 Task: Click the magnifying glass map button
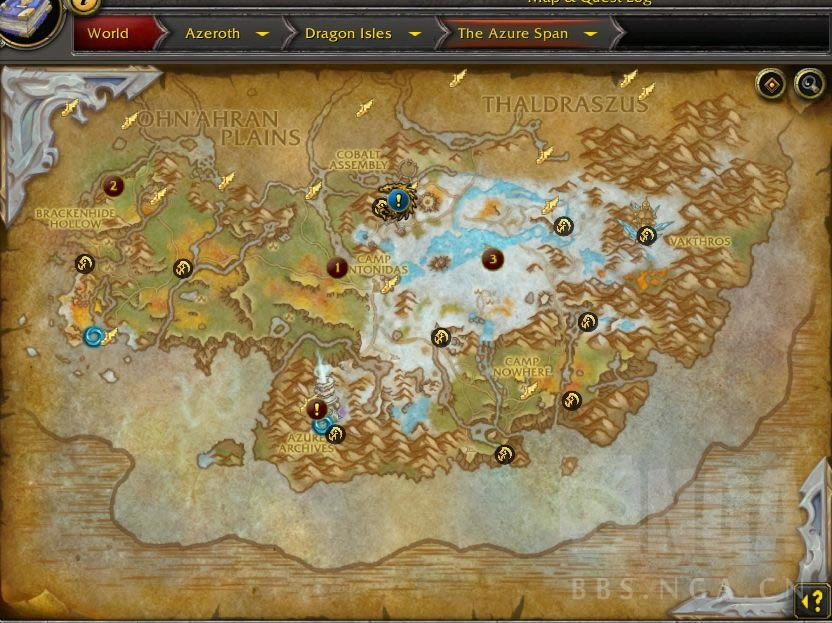[808, 85]
